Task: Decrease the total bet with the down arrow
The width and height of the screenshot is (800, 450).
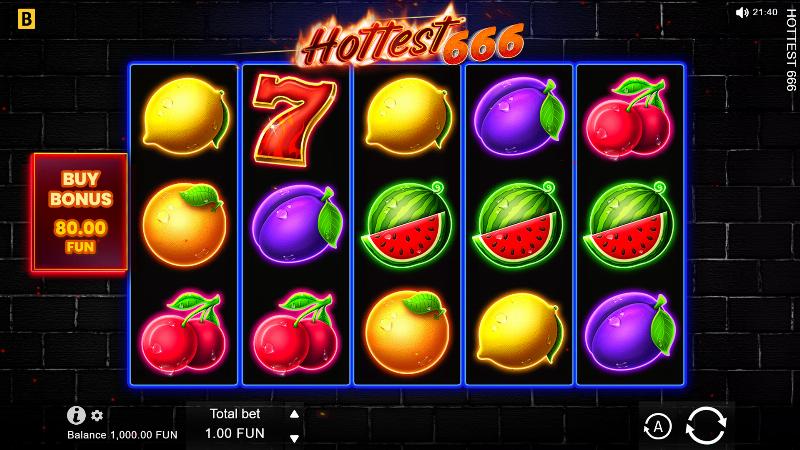Action: (x=294, y=437)
